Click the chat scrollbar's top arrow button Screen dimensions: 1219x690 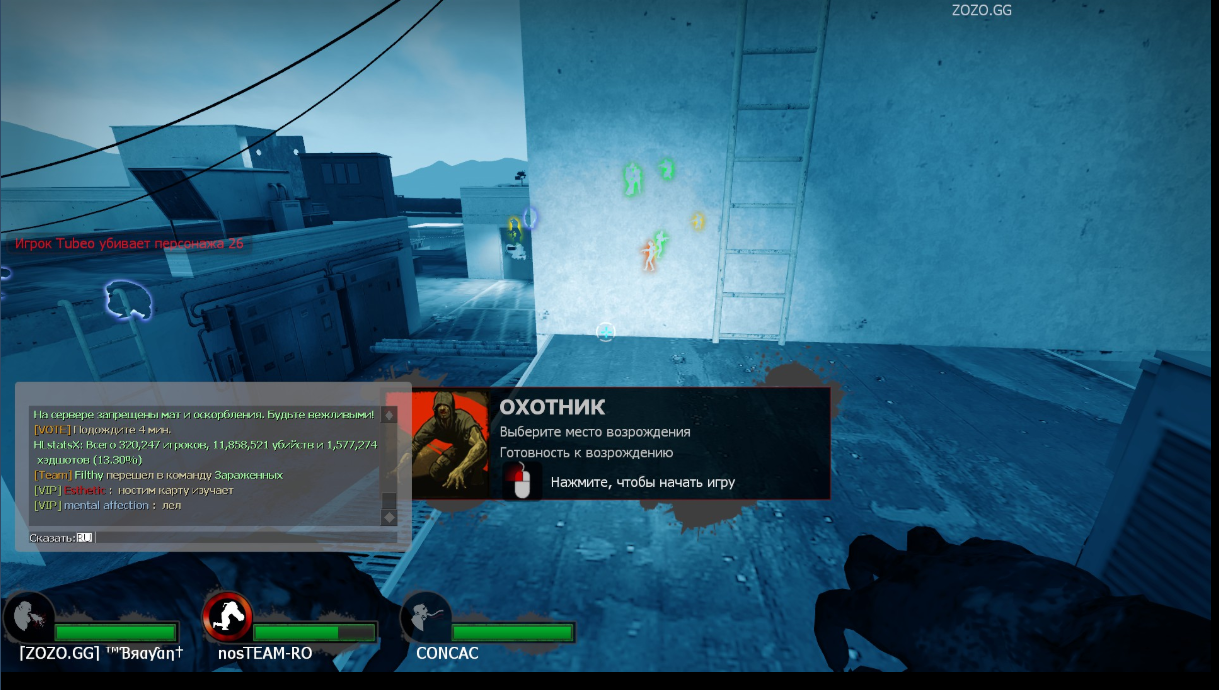[x=389, y=415]
